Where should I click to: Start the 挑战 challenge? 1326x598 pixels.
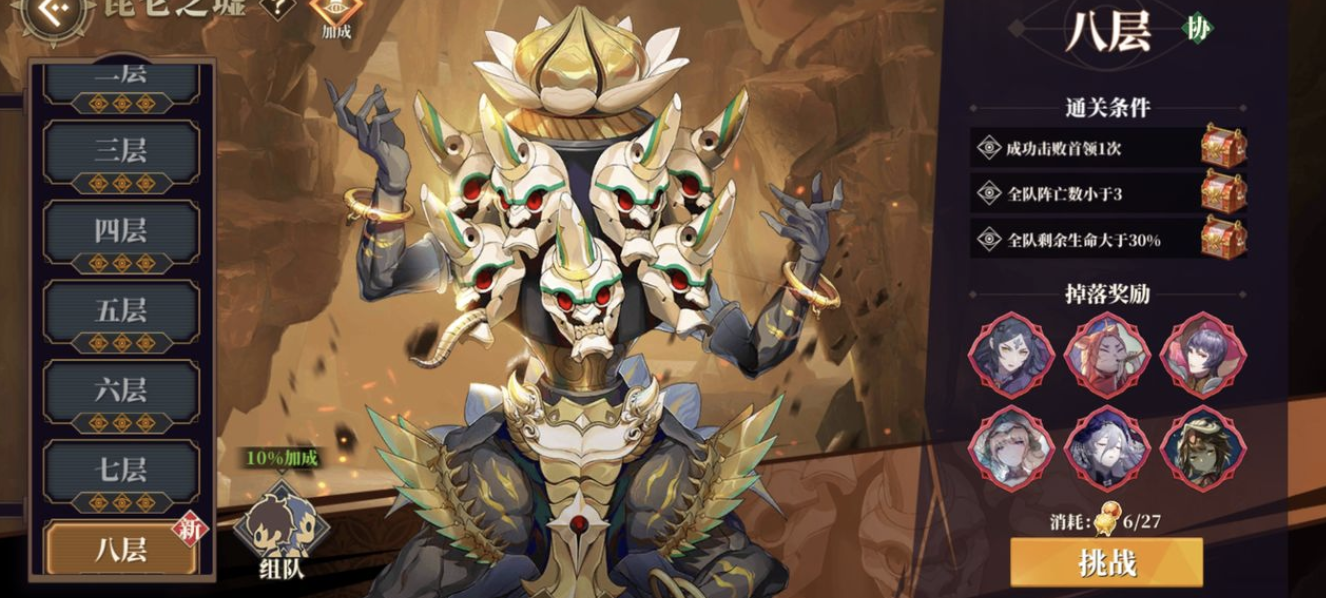pos(1106,563)
